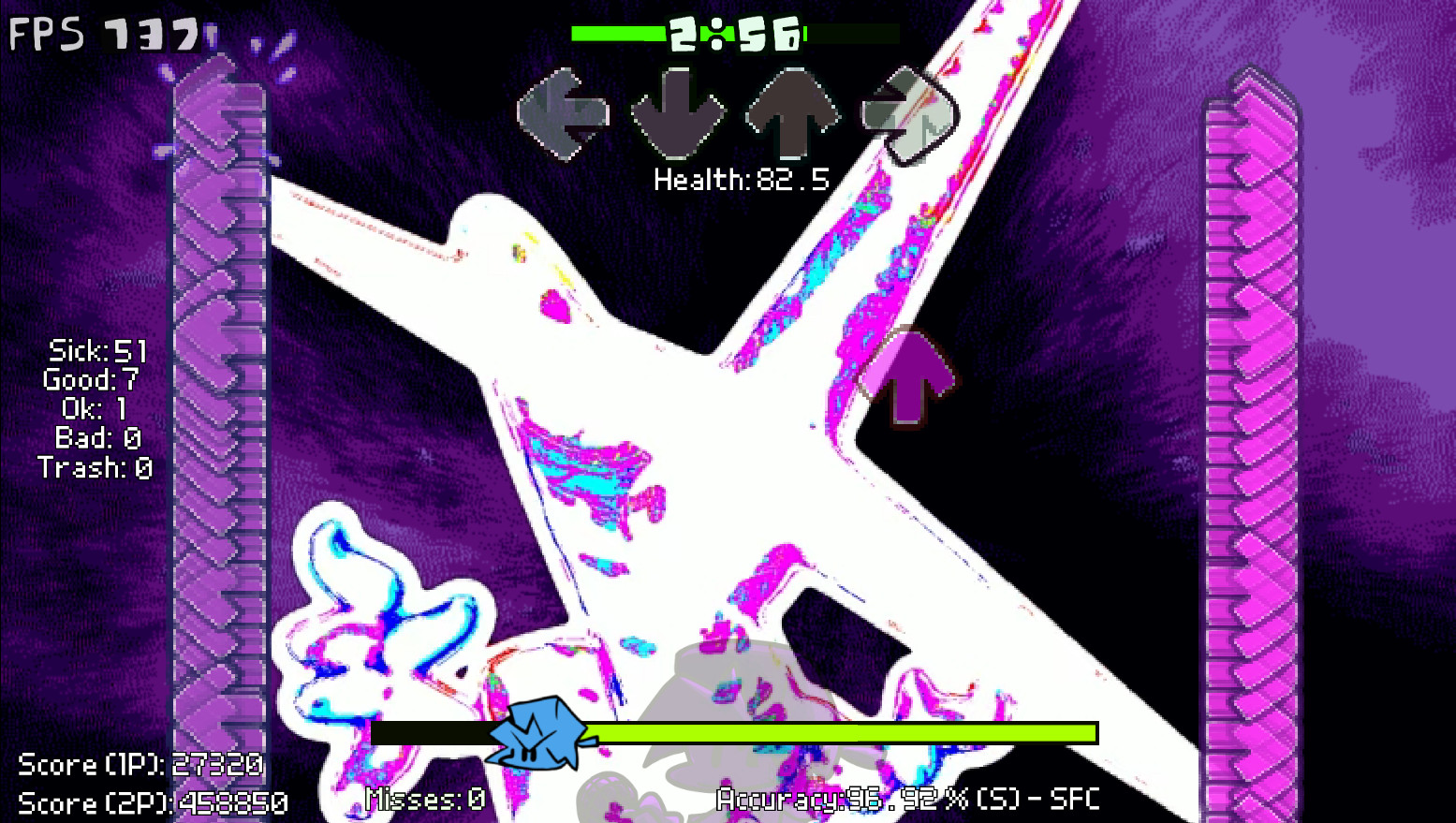The width and height of the screenshot is (1456, 823).
Task: Click the down strumline arrow receptor
Action: tap(676, 112)
